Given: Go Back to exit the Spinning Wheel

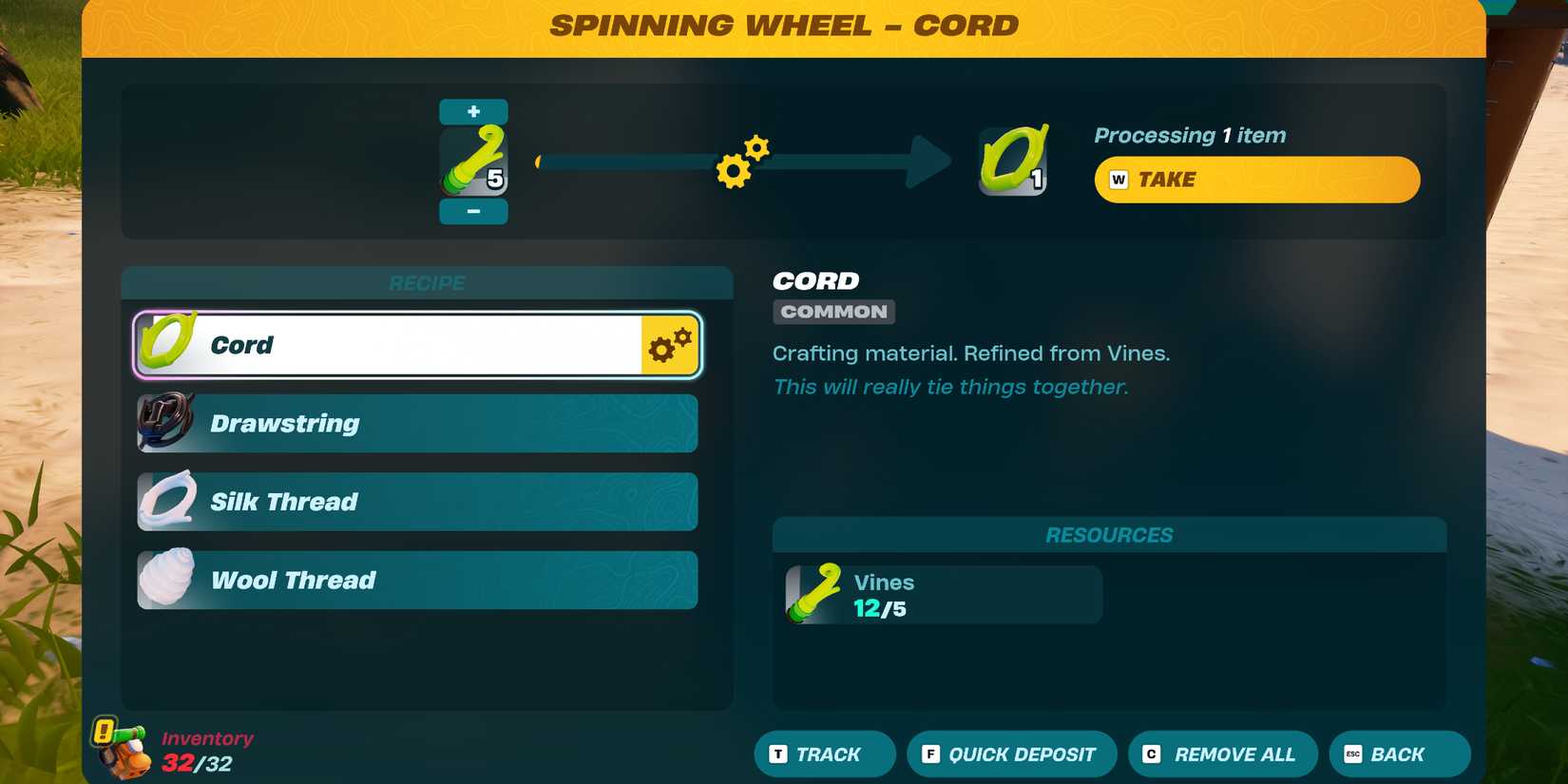Looking at the screenshot, I should click(1397, 754).
